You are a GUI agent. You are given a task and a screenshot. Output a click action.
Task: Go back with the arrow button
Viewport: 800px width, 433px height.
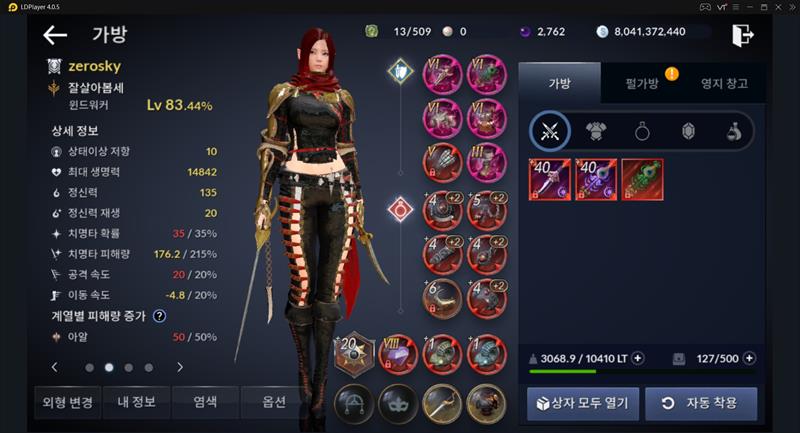[55, 36]
